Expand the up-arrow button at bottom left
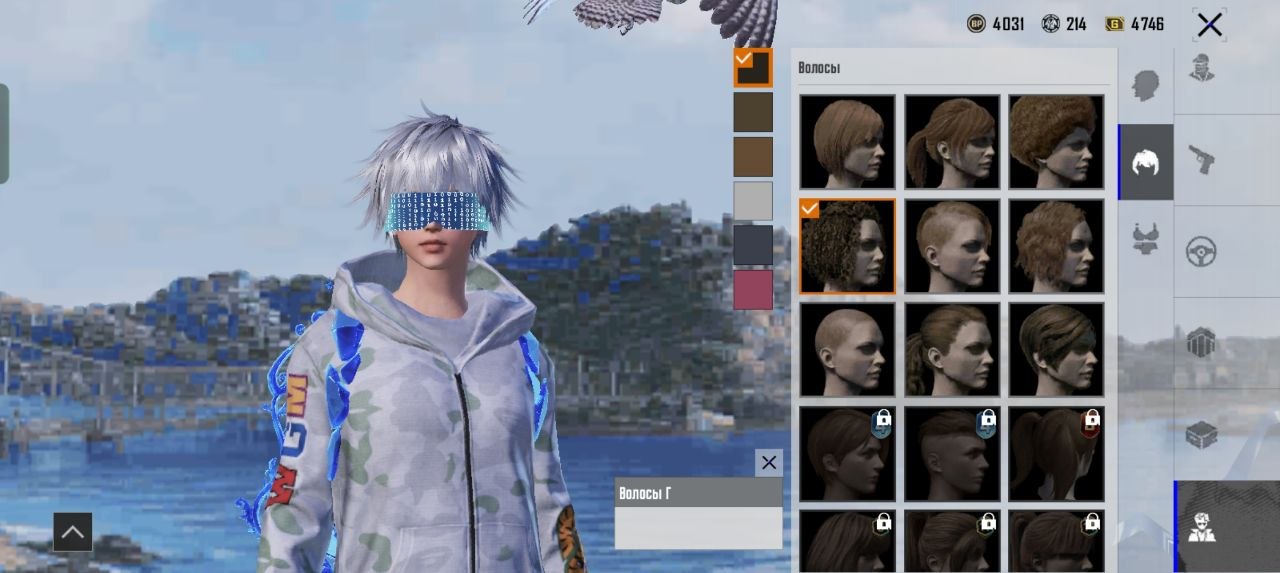The height and width of the screenshot is (573, 1280). [72, 532]
